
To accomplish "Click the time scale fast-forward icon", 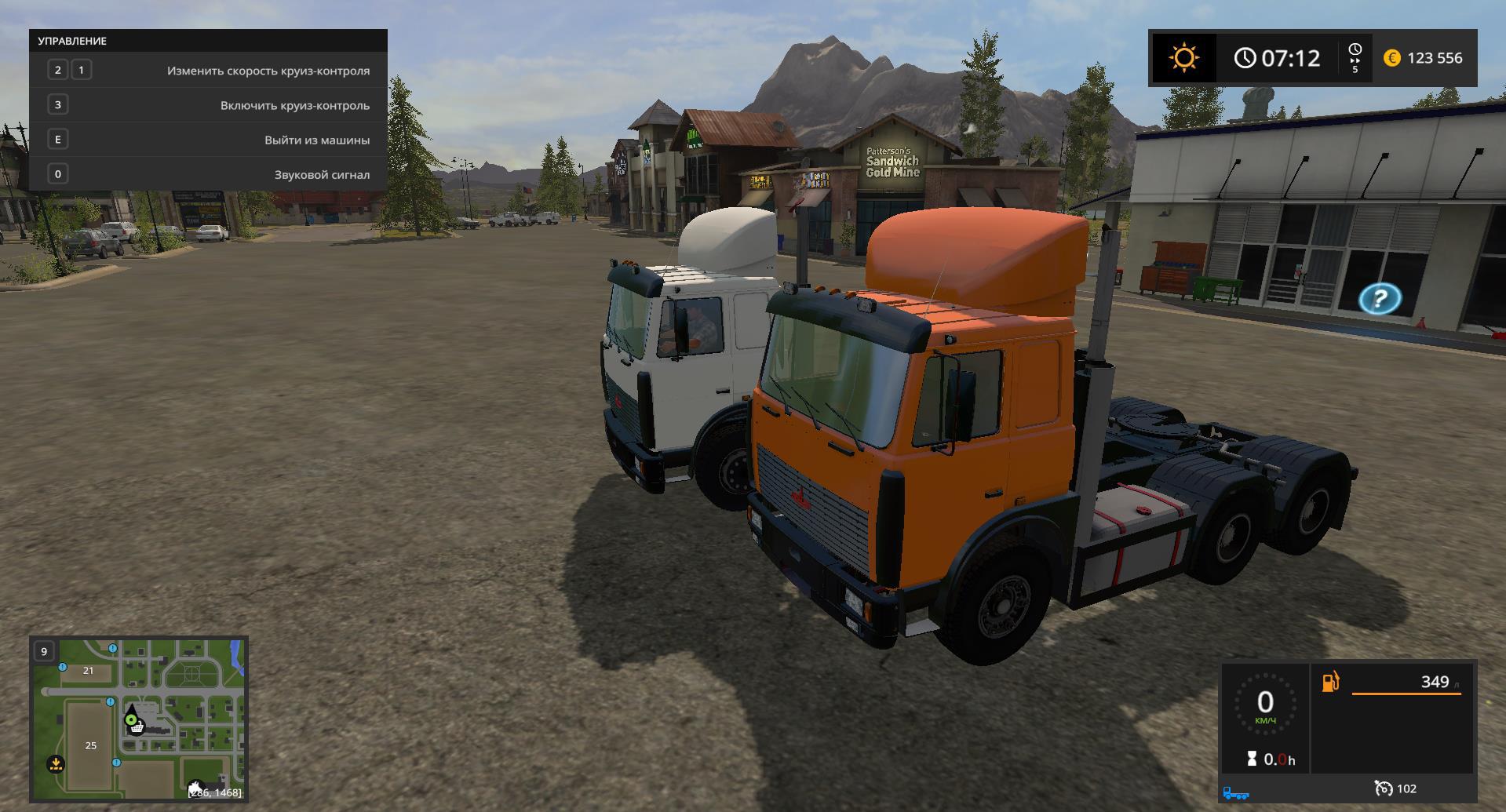I will point(1355,58).
